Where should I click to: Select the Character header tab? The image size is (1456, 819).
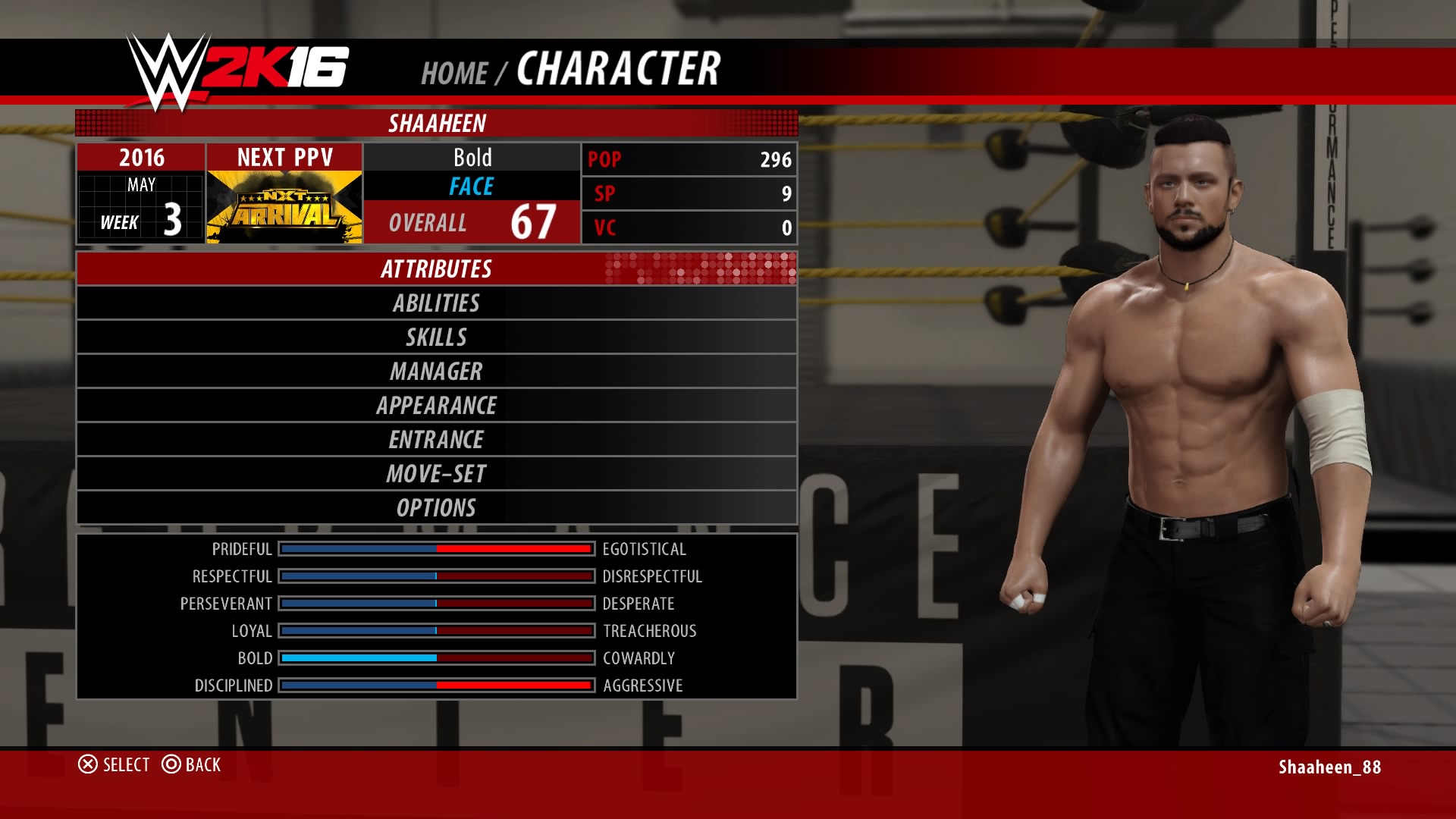click(618, 71)
